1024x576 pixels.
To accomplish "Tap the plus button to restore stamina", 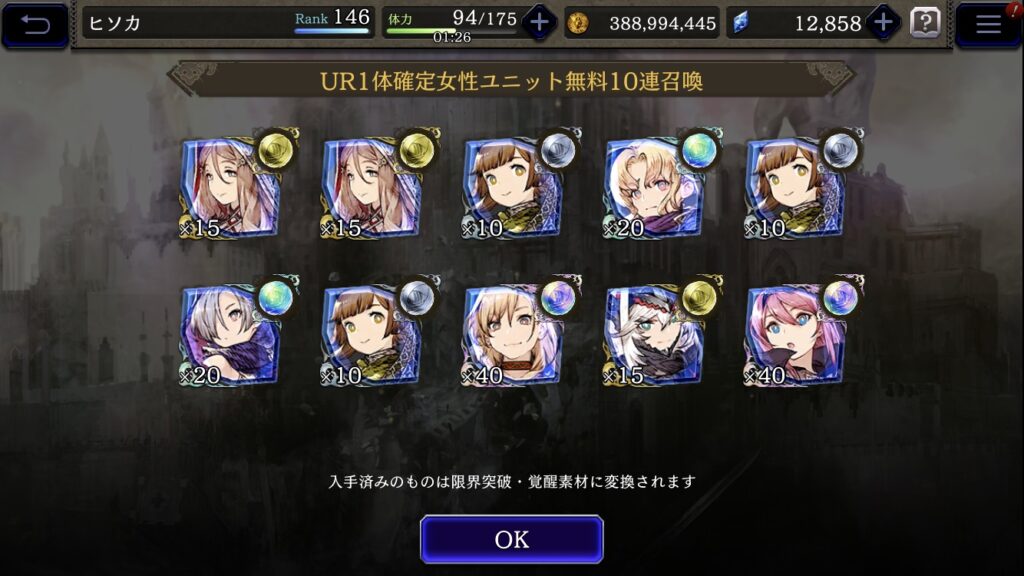I will point(539,23).
